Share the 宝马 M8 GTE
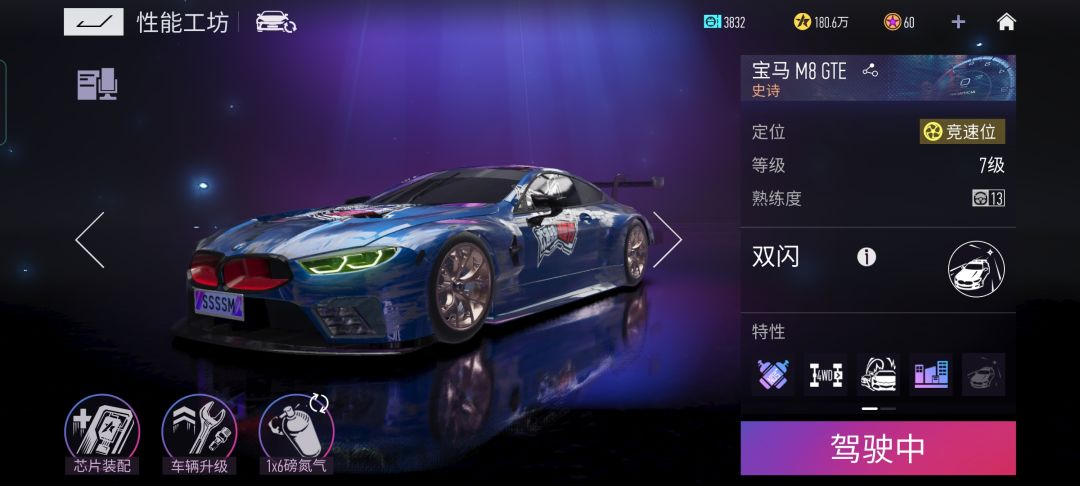 pyautogui.click(x=870, y=70)
